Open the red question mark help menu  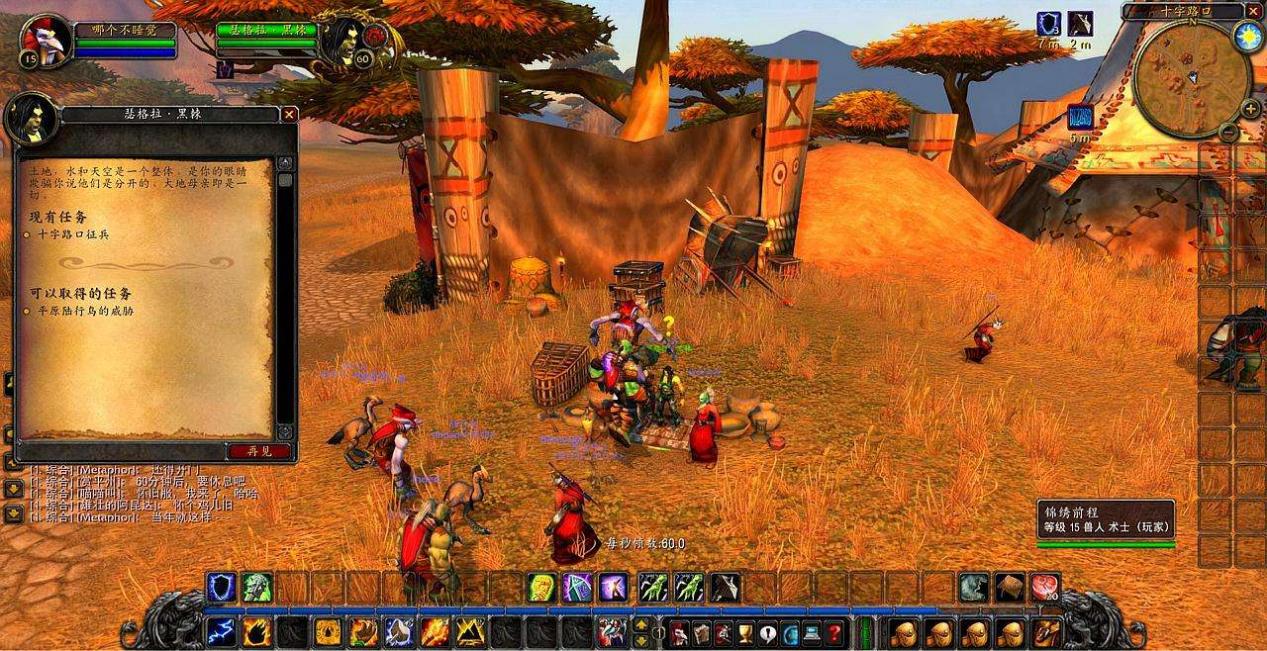pos(833,632)
